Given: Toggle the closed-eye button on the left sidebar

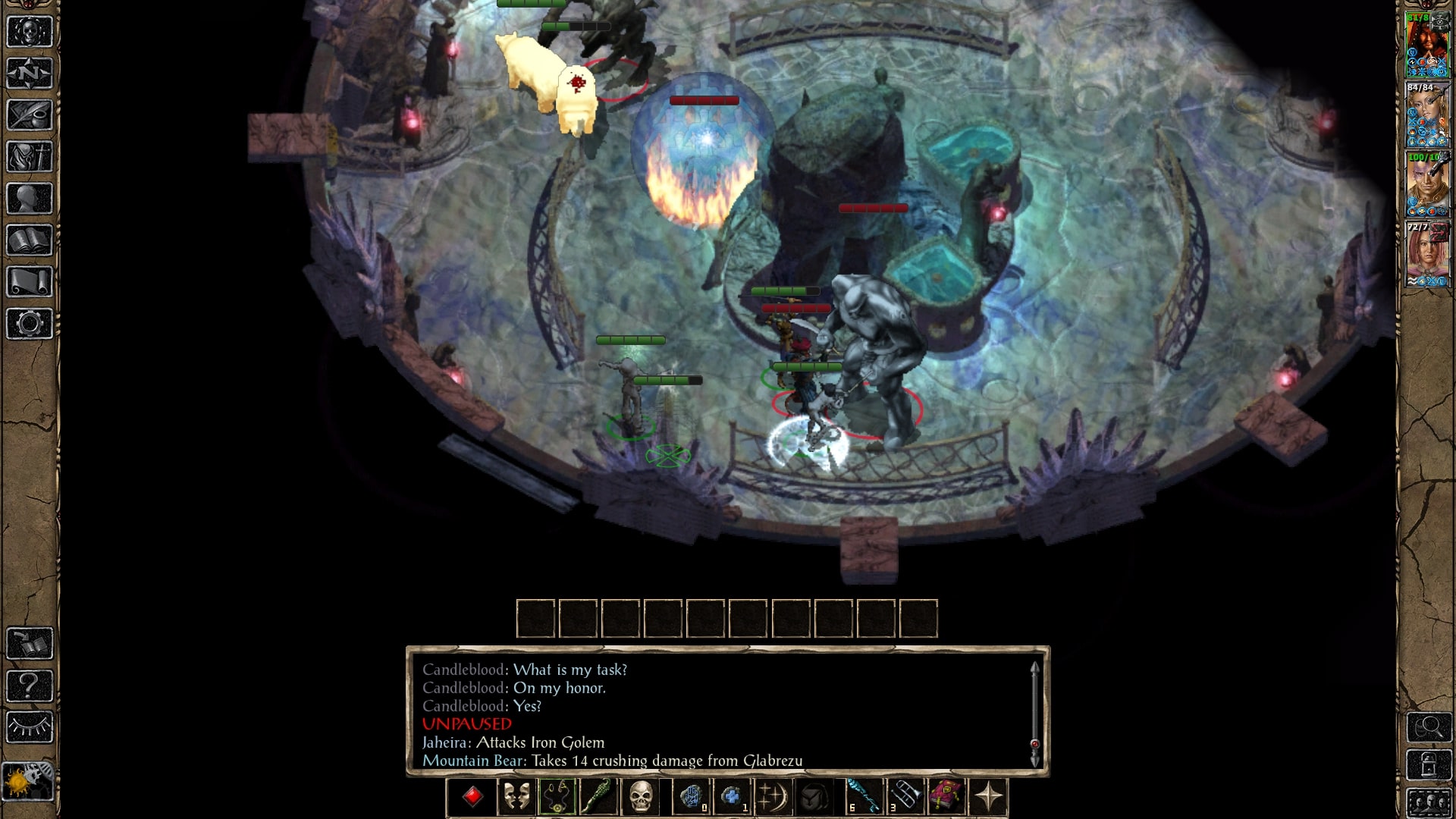Looking at the screenshot, I should (30, 727).
